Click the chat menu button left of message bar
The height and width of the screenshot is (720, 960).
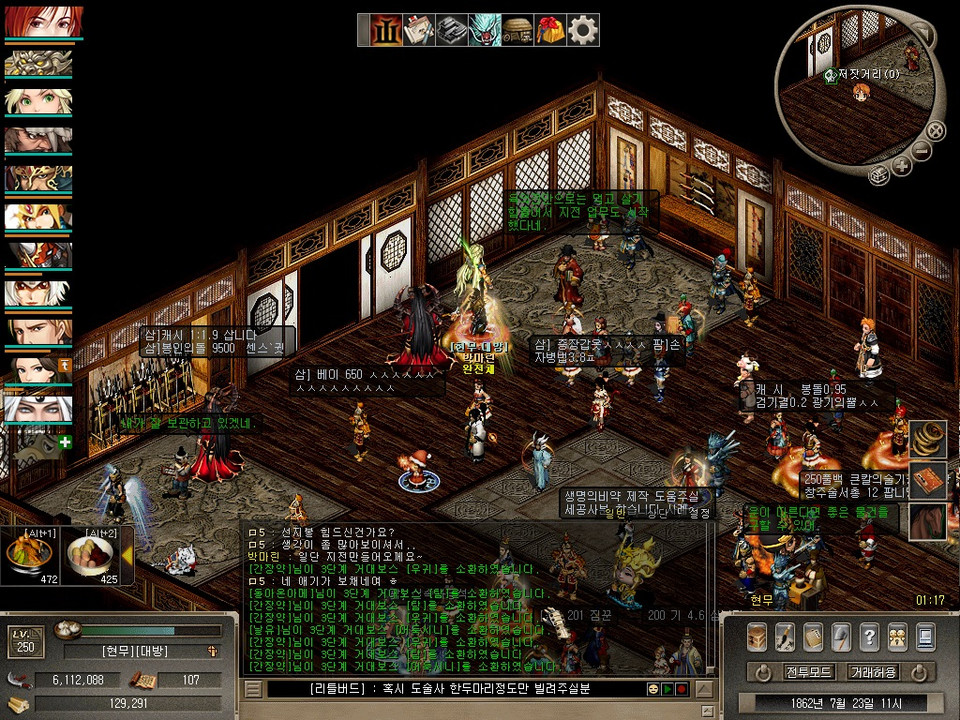point(254,689)
